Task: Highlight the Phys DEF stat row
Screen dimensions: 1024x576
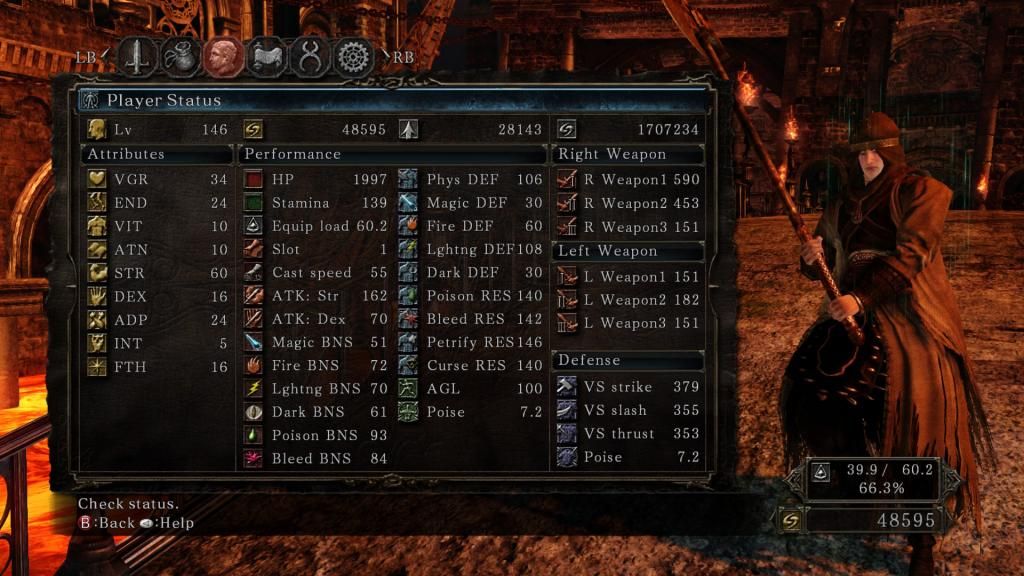Action: (471, 180)
